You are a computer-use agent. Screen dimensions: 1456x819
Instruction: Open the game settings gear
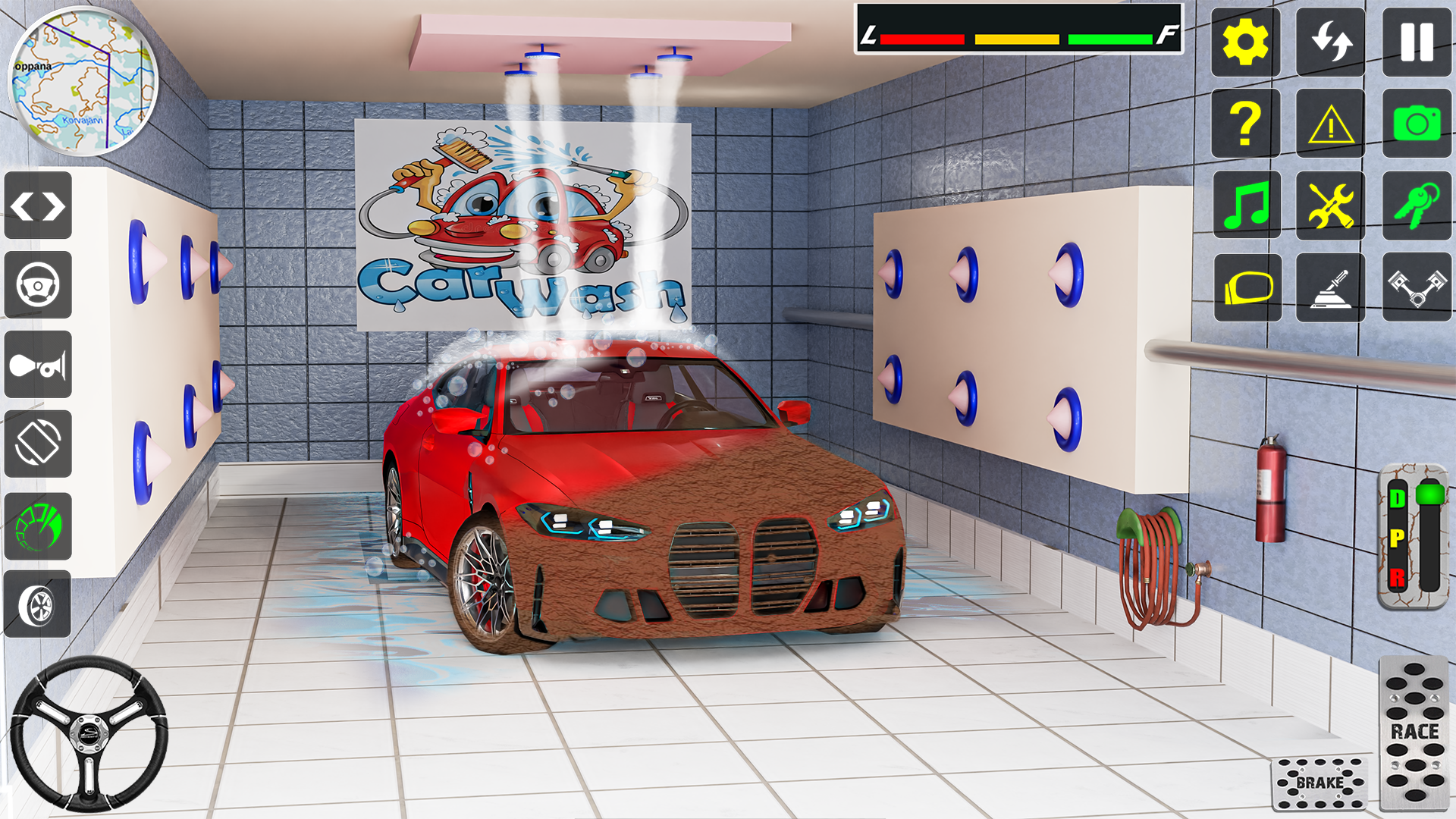1244,43
